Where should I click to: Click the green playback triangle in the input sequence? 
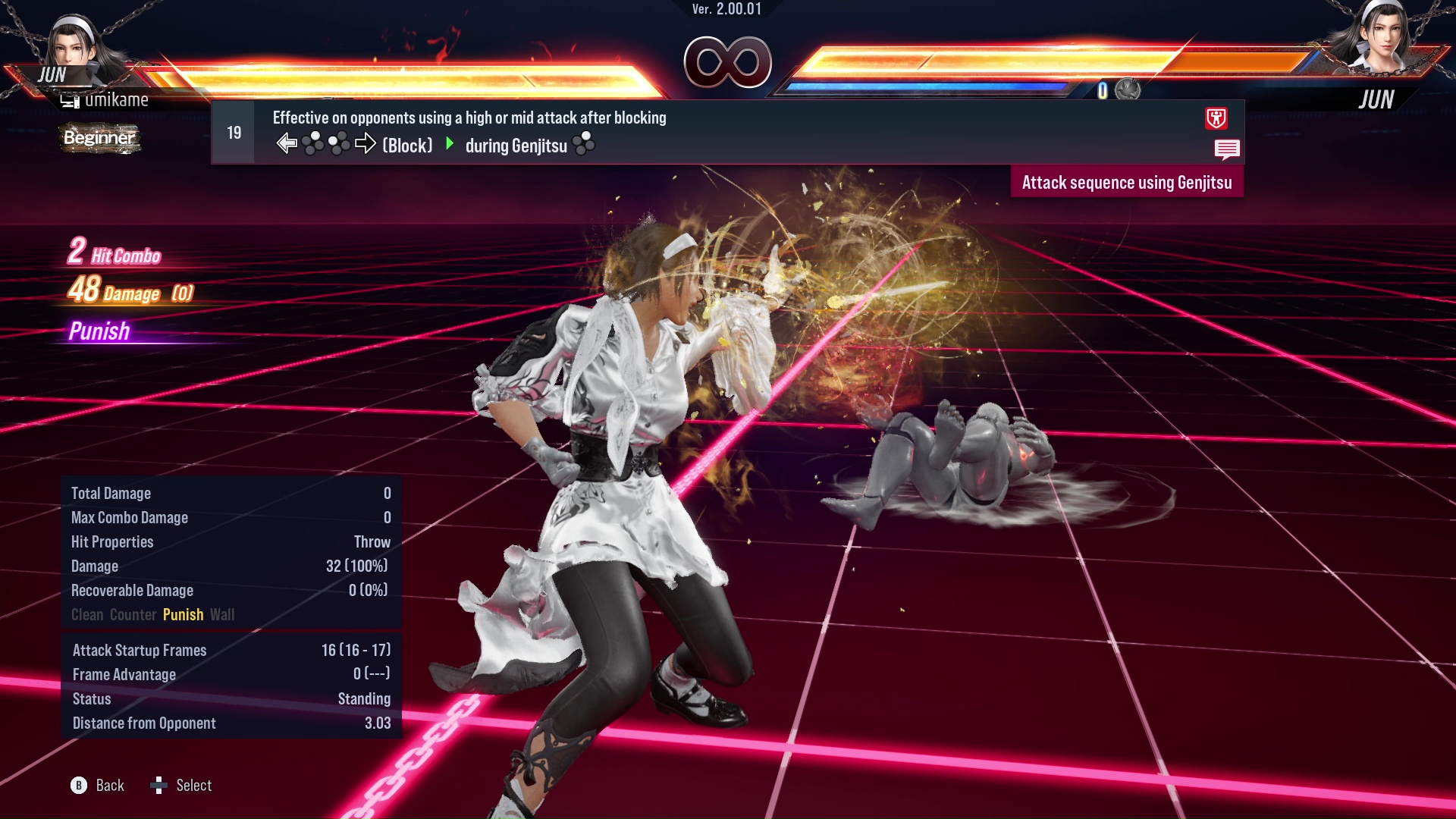(x=449, y=145)
